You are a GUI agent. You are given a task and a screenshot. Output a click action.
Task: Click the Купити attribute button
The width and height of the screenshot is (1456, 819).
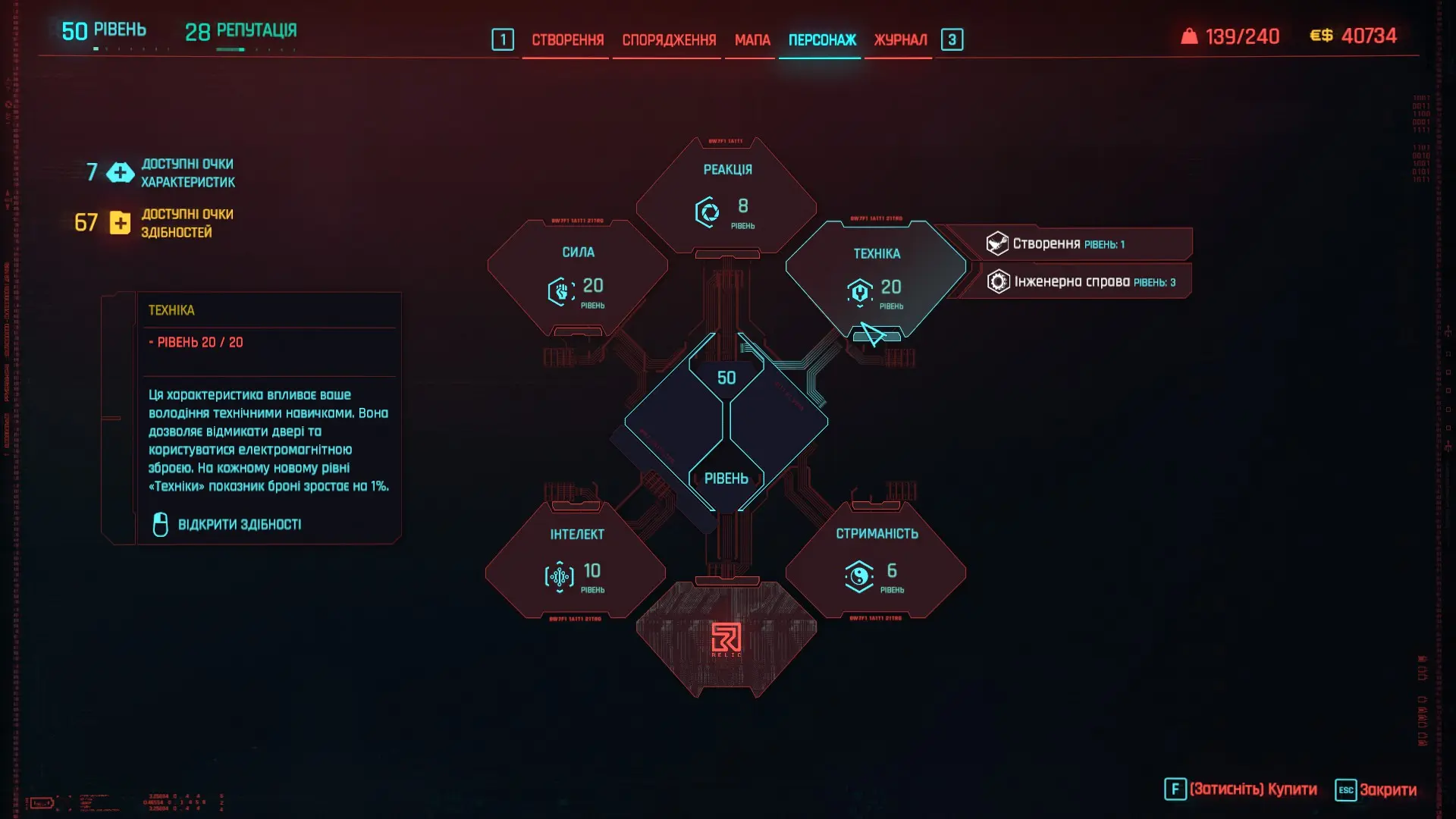[1241, 790]
